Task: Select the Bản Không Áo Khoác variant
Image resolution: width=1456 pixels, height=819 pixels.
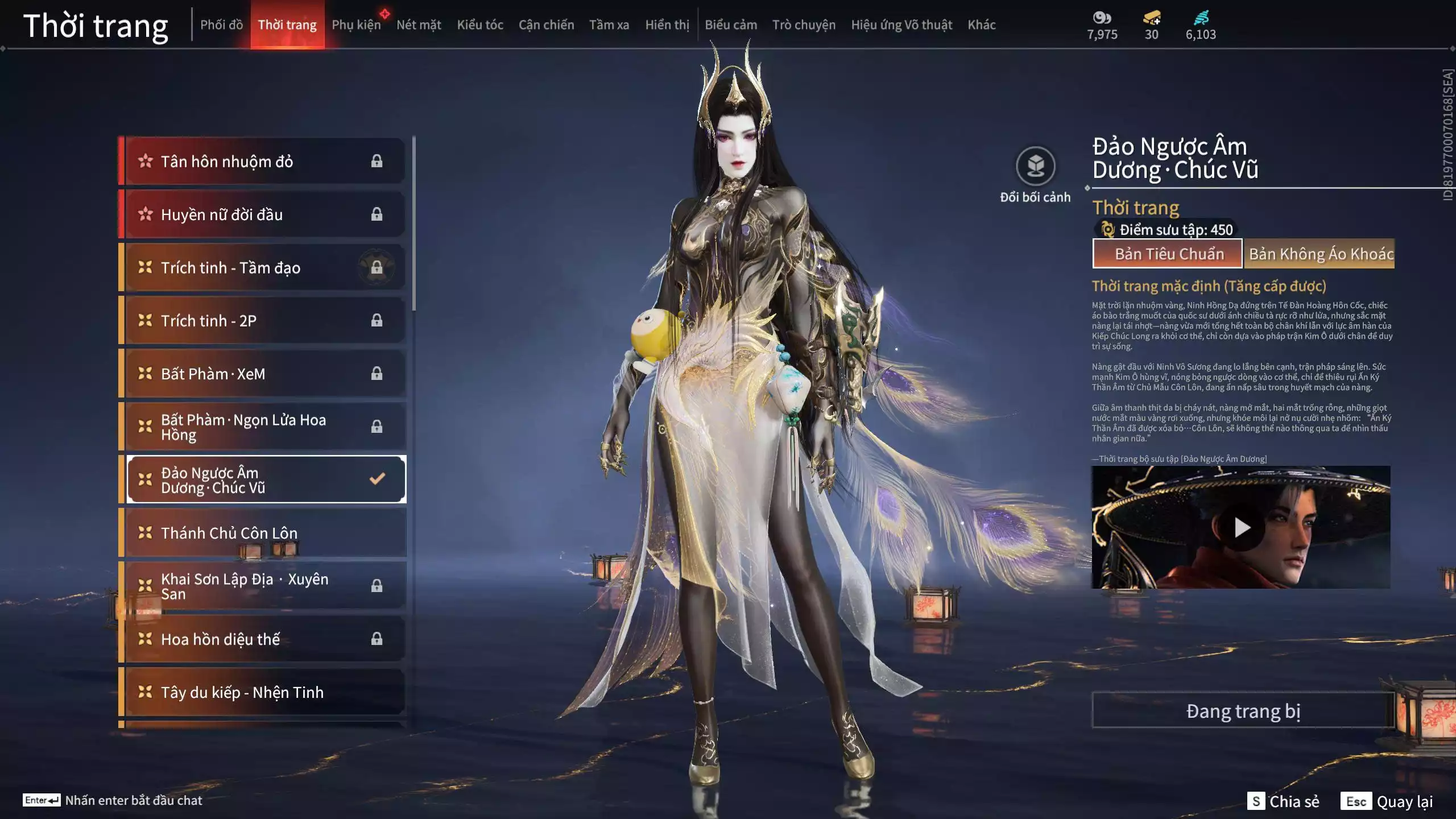Action: 1319,254
